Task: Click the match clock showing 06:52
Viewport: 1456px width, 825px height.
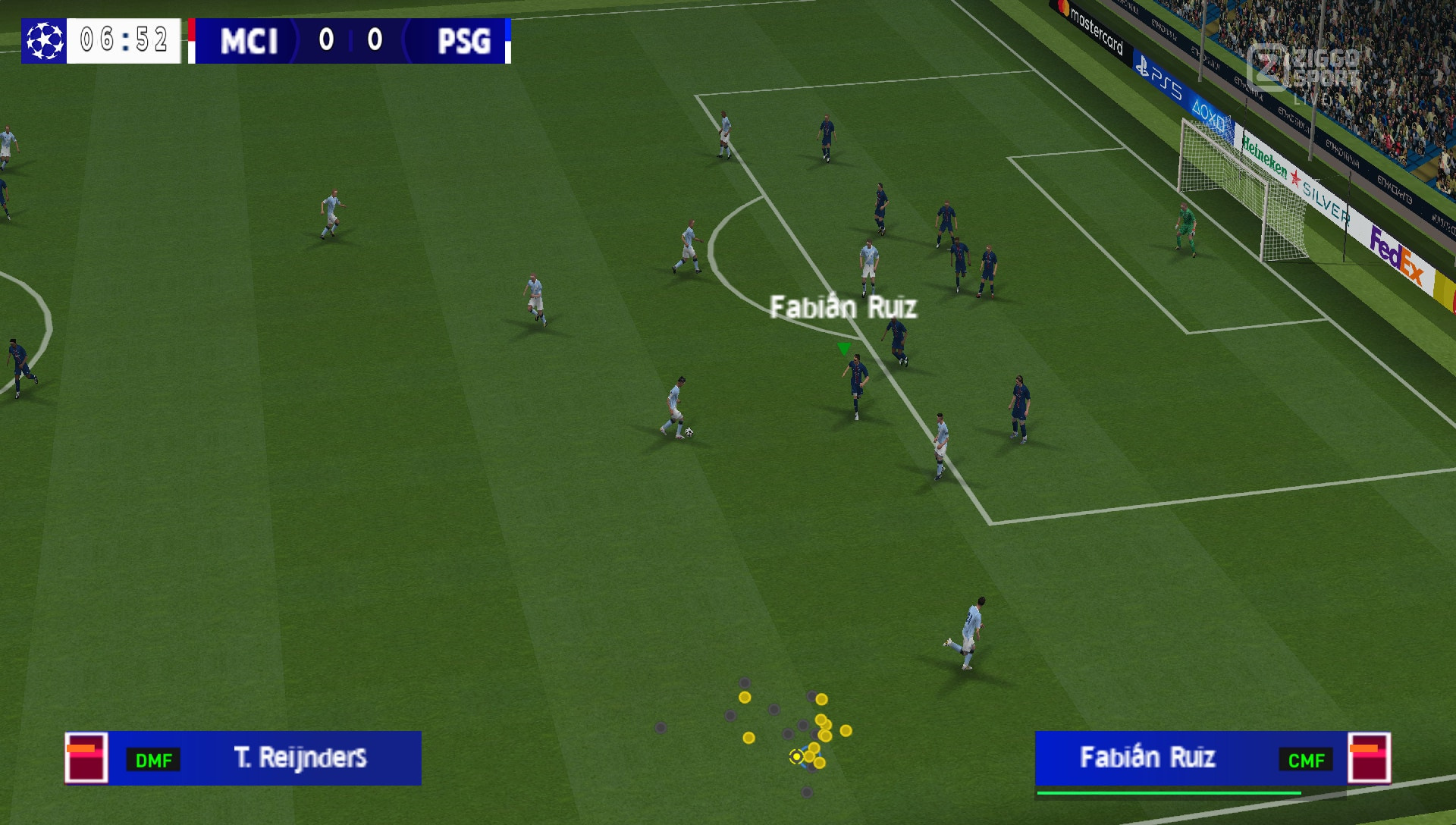Action: coord(123,42)
